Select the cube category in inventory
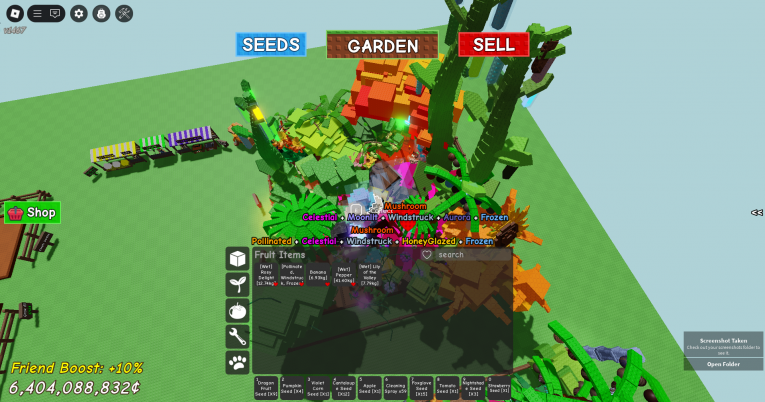The height and width of the screenshot is (402, 765). (237, 259)
